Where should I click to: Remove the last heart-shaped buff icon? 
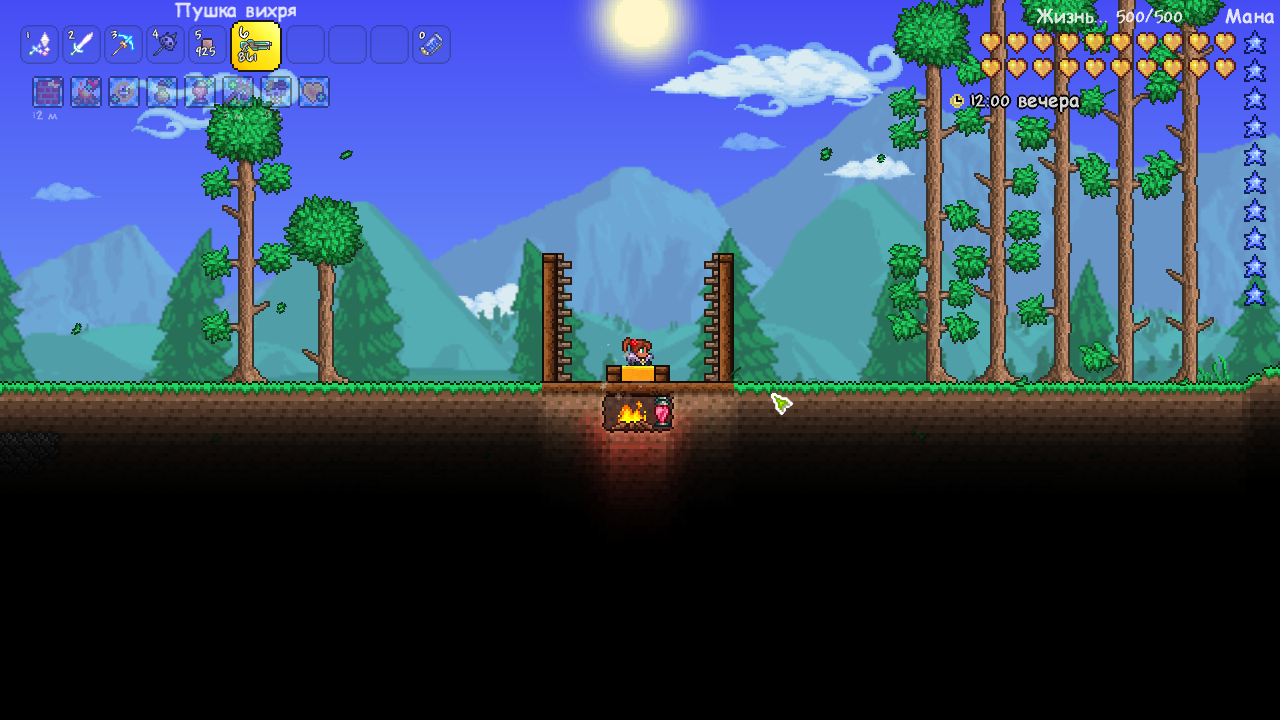point(315,92)
